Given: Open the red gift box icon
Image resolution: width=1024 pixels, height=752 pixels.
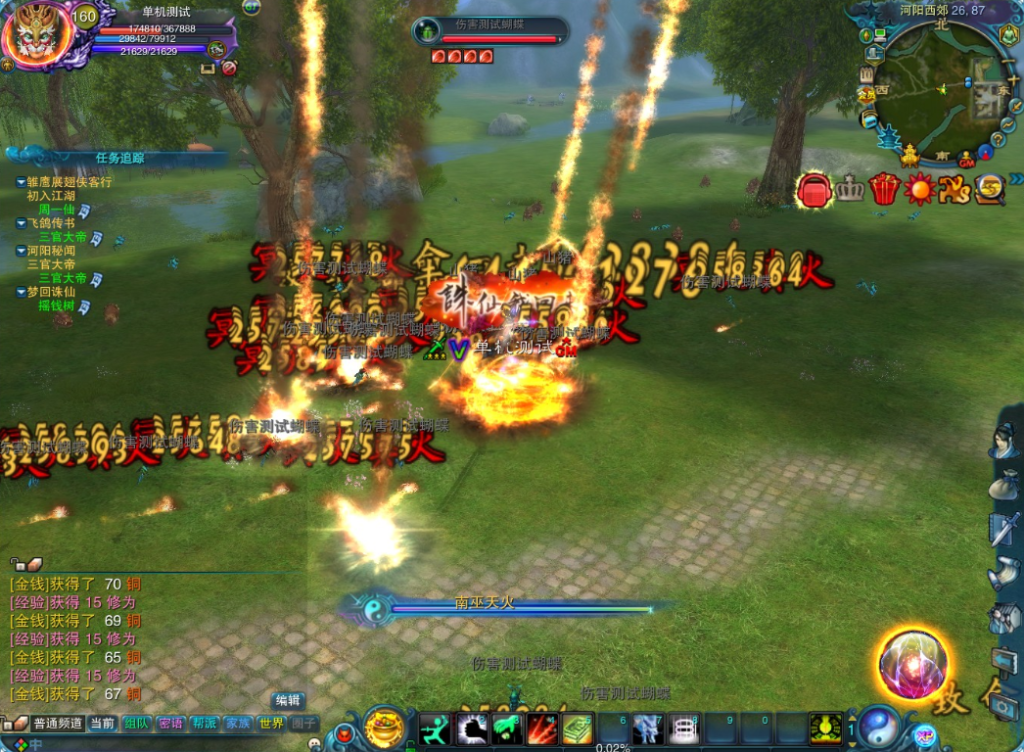Looking at the screenshot, I should [884, 188].
